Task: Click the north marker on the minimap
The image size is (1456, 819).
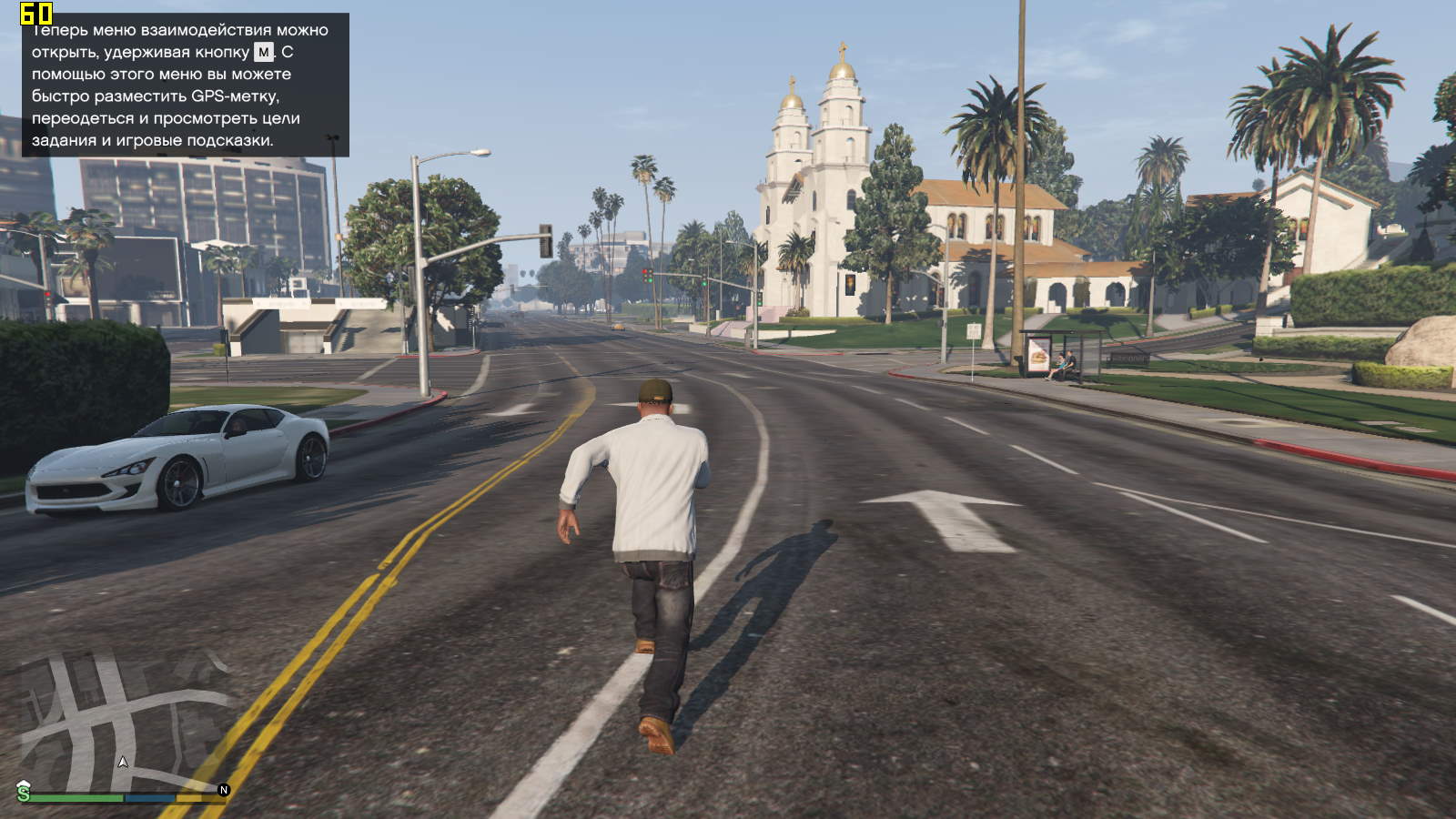Action: 224,790
